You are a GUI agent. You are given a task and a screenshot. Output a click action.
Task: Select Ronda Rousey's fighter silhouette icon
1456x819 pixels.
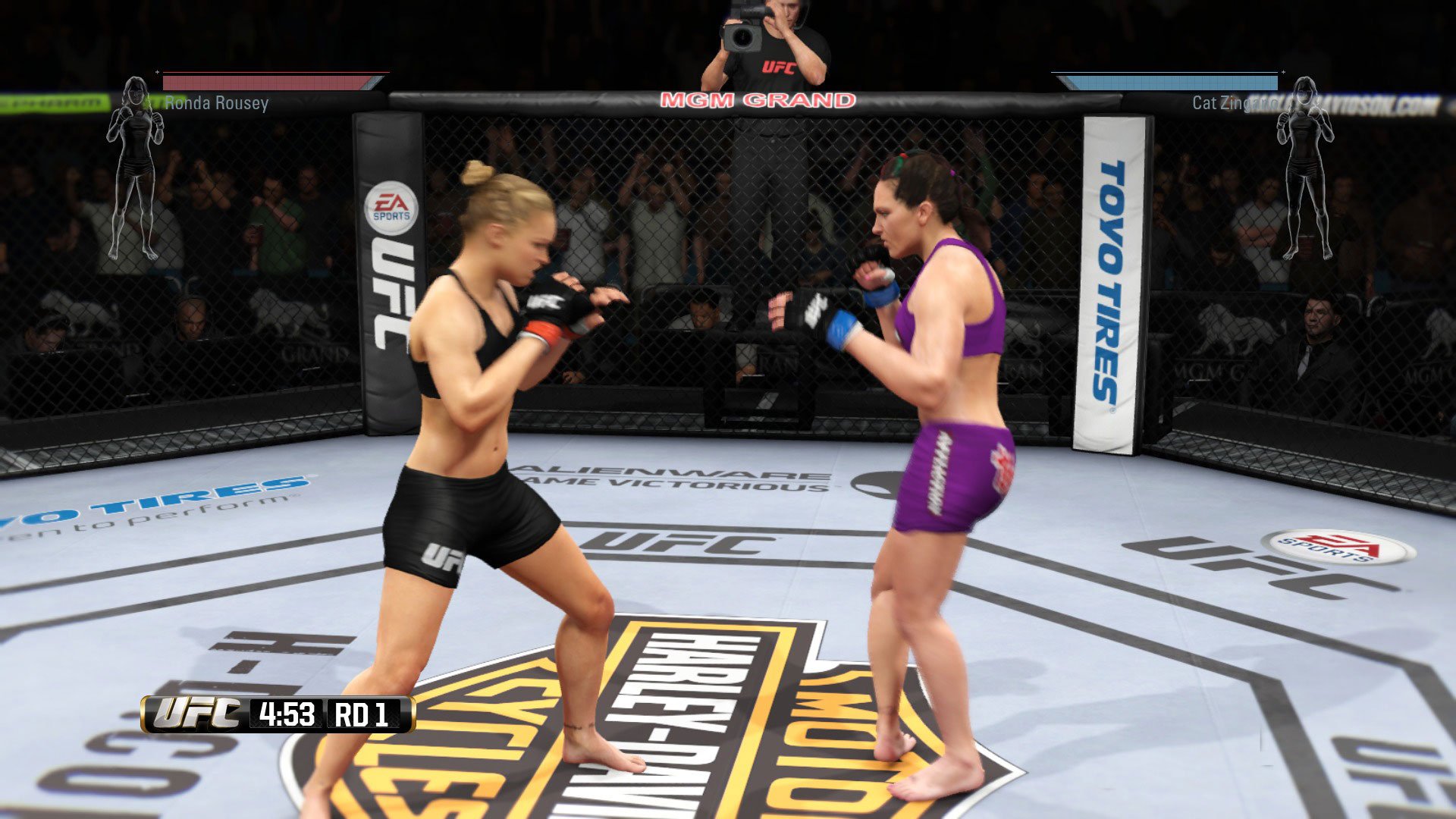click(x=136, y=174)
